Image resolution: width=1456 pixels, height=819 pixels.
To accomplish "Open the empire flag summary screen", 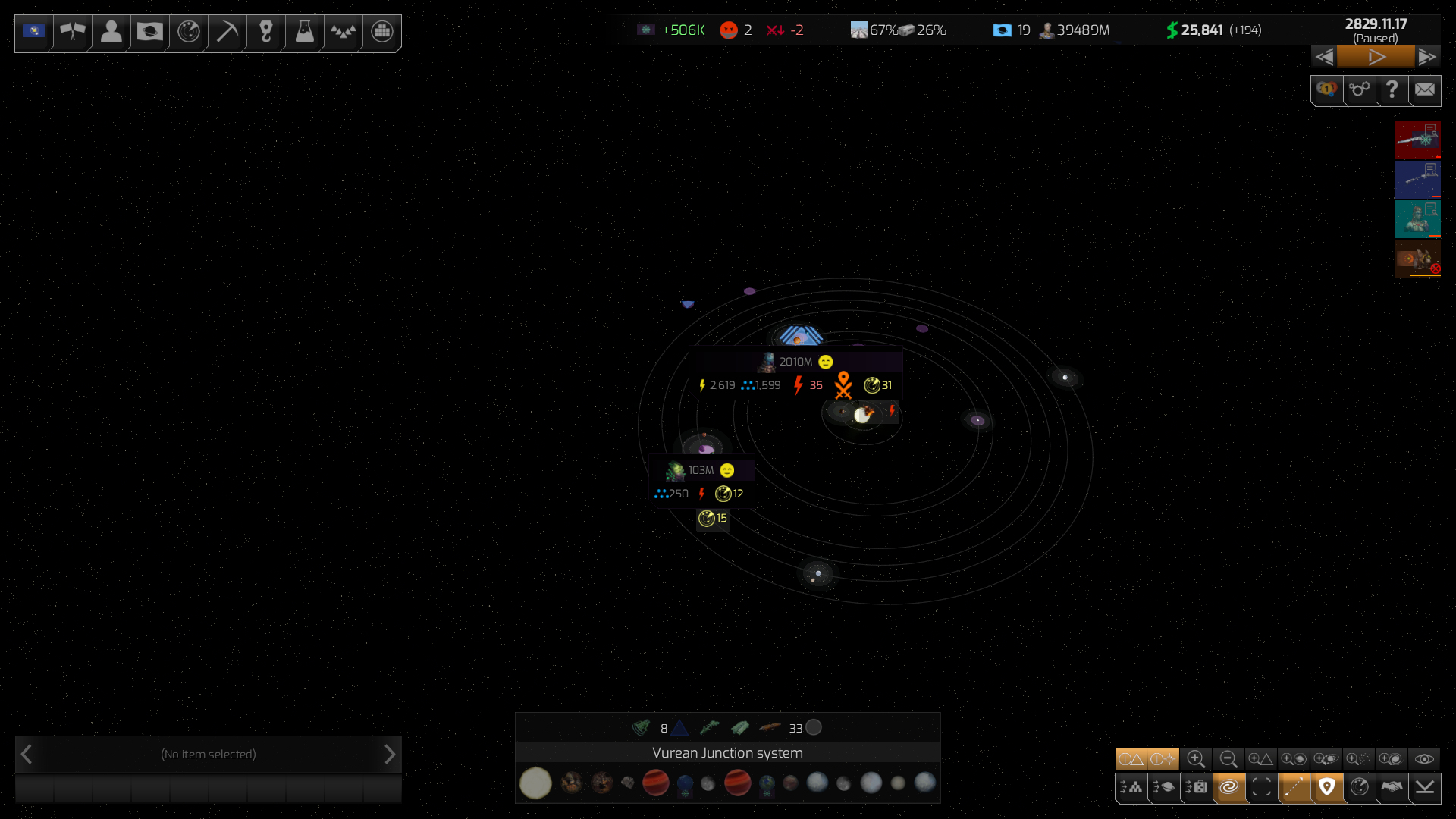I will 34,32.
